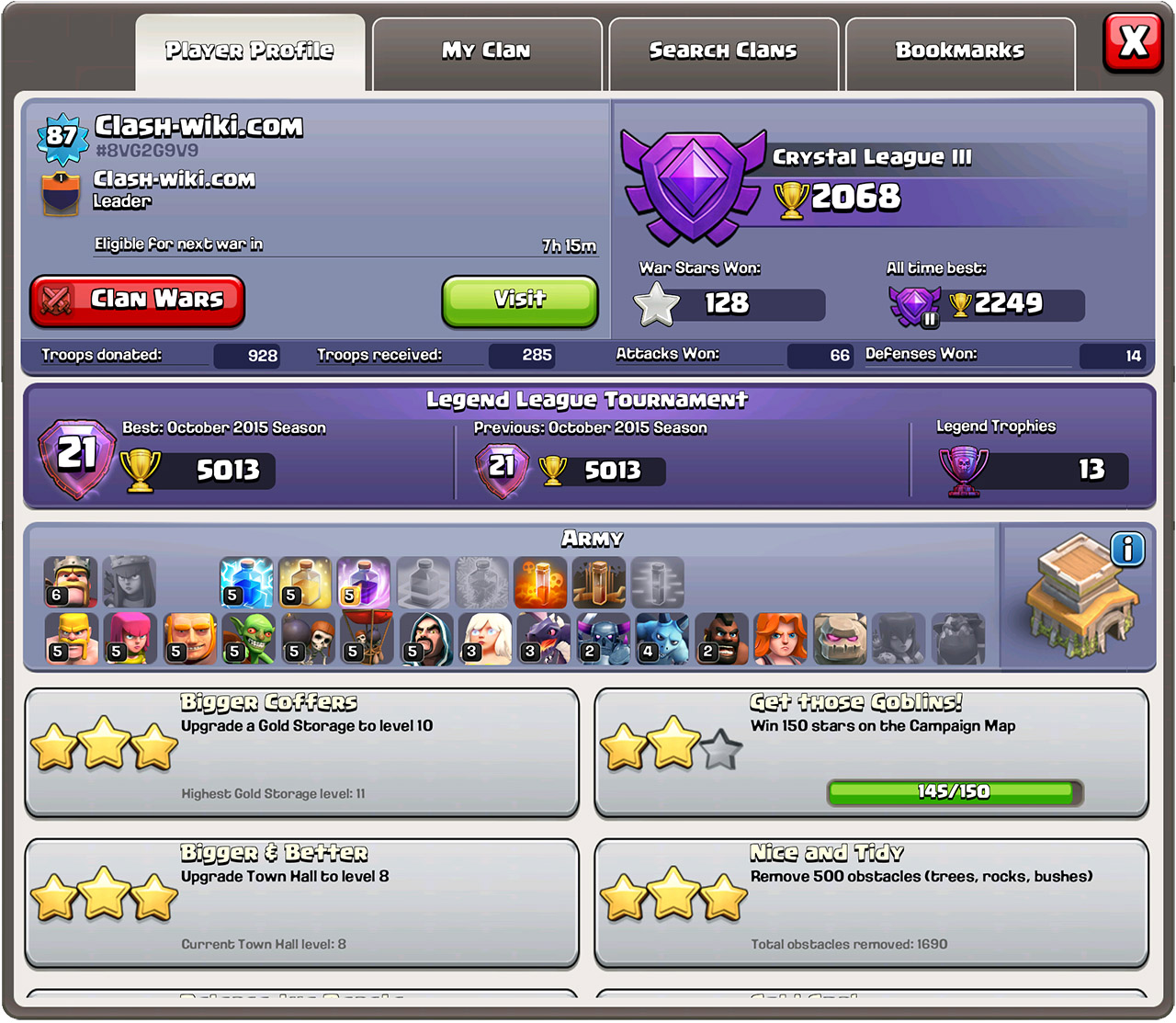View the Dragon troop icon
Screen dimensions: 1176x1023
[x=541, y=638]
